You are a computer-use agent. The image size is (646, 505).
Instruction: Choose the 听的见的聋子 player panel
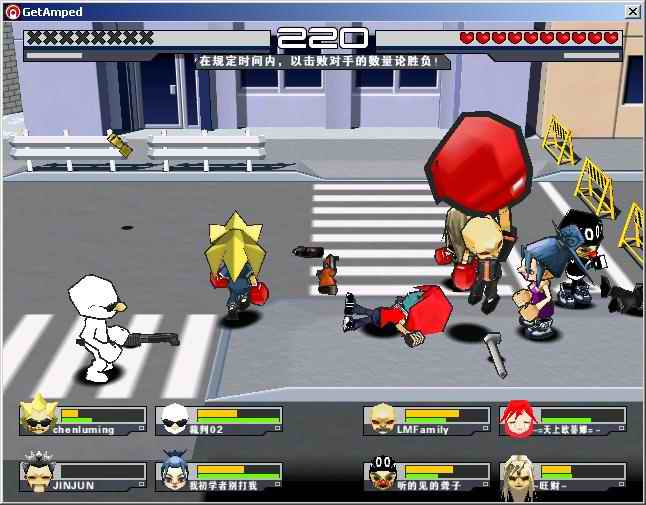(x=426, y=475)
